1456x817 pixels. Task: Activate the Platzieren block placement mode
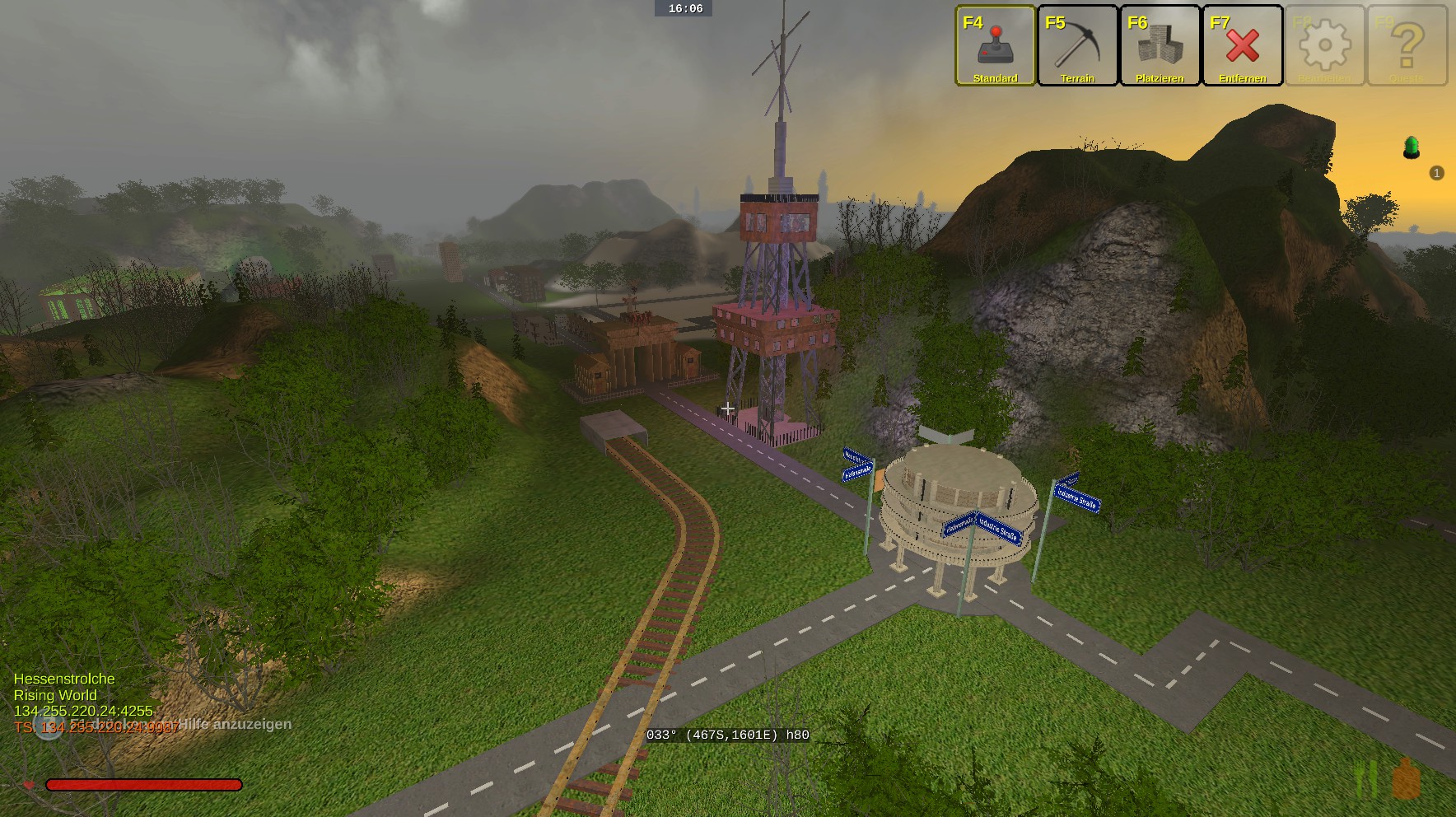click(1160, 45)
